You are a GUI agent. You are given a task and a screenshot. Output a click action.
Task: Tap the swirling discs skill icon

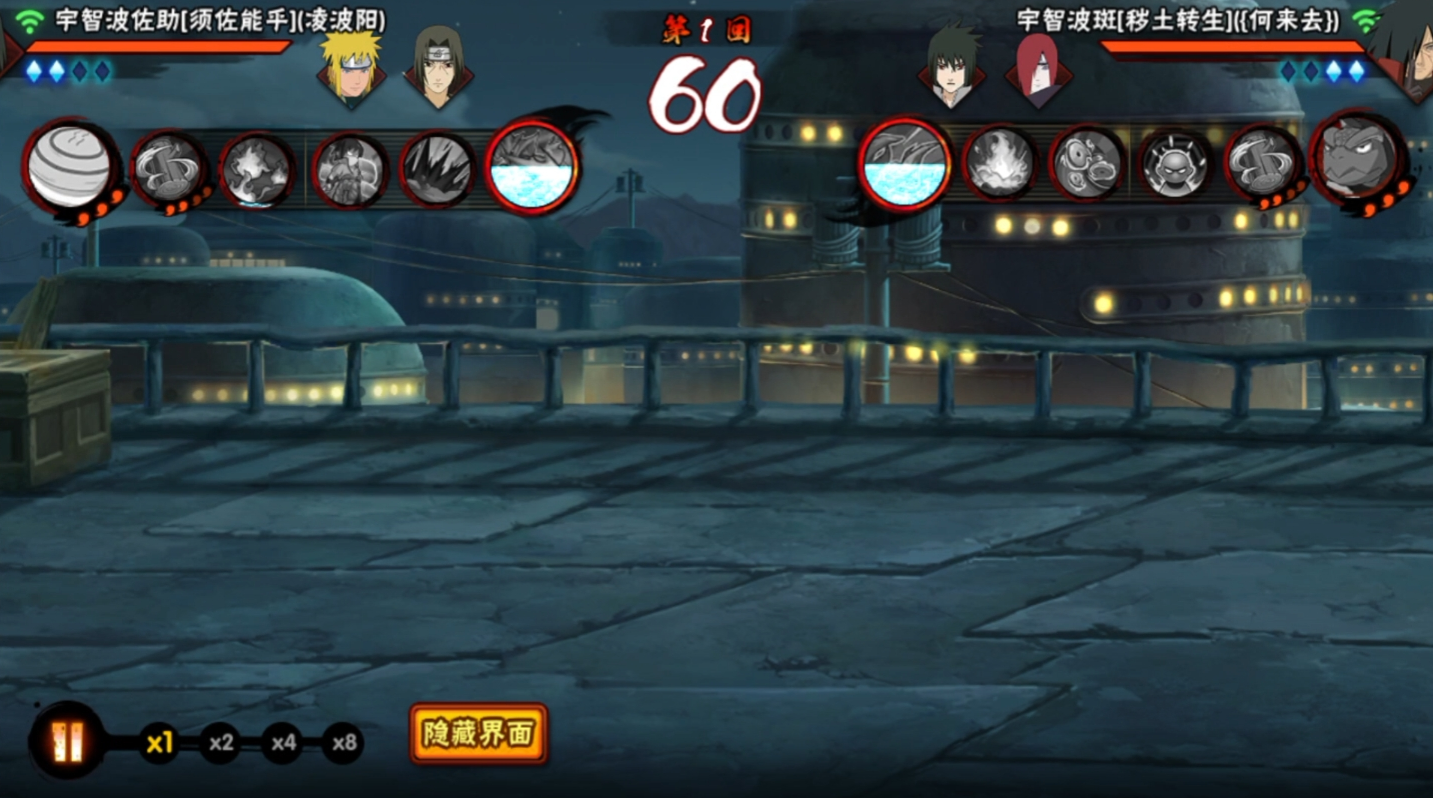1087,161
